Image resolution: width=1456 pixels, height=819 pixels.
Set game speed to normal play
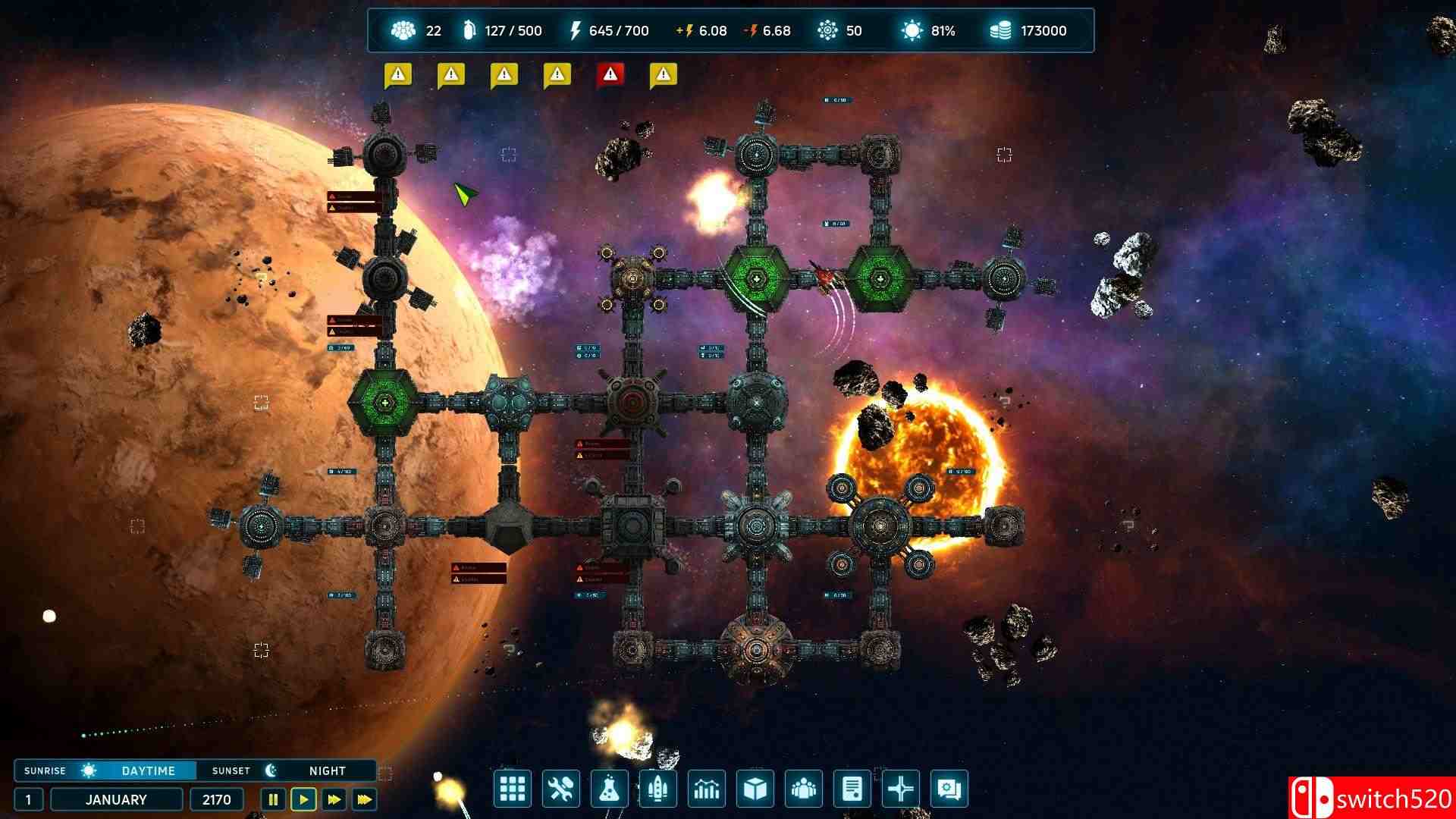[x=303, y=799]
